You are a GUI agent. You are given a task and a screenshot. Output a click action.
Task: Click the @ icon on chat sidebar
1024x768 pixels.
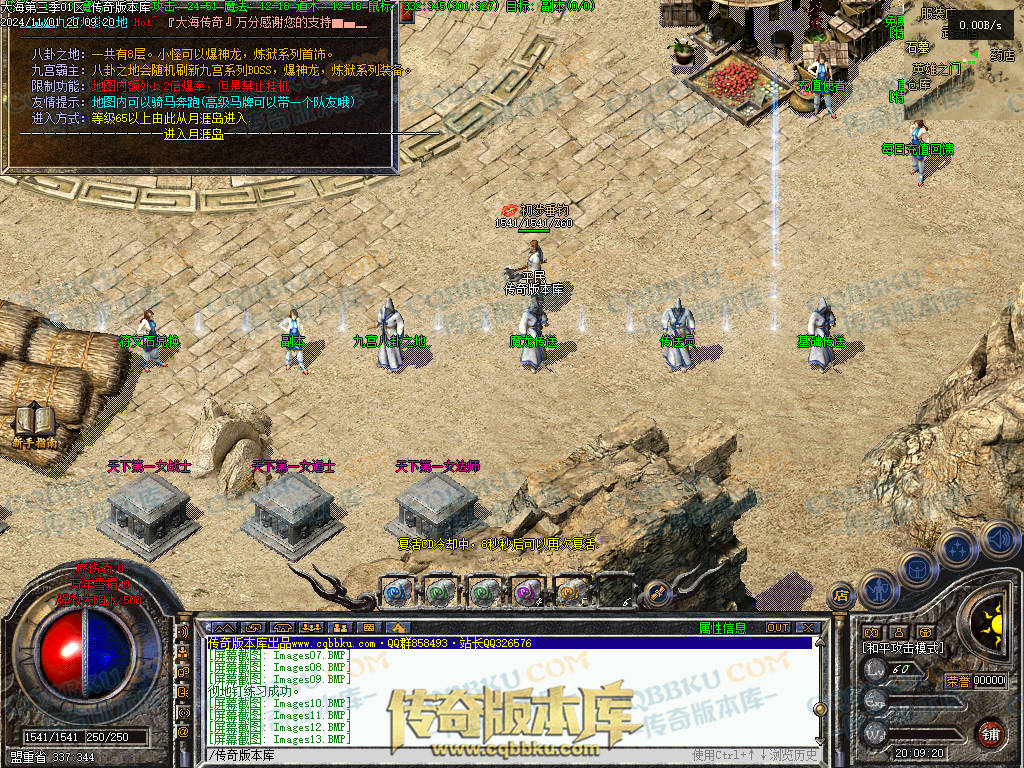point(183,732)
